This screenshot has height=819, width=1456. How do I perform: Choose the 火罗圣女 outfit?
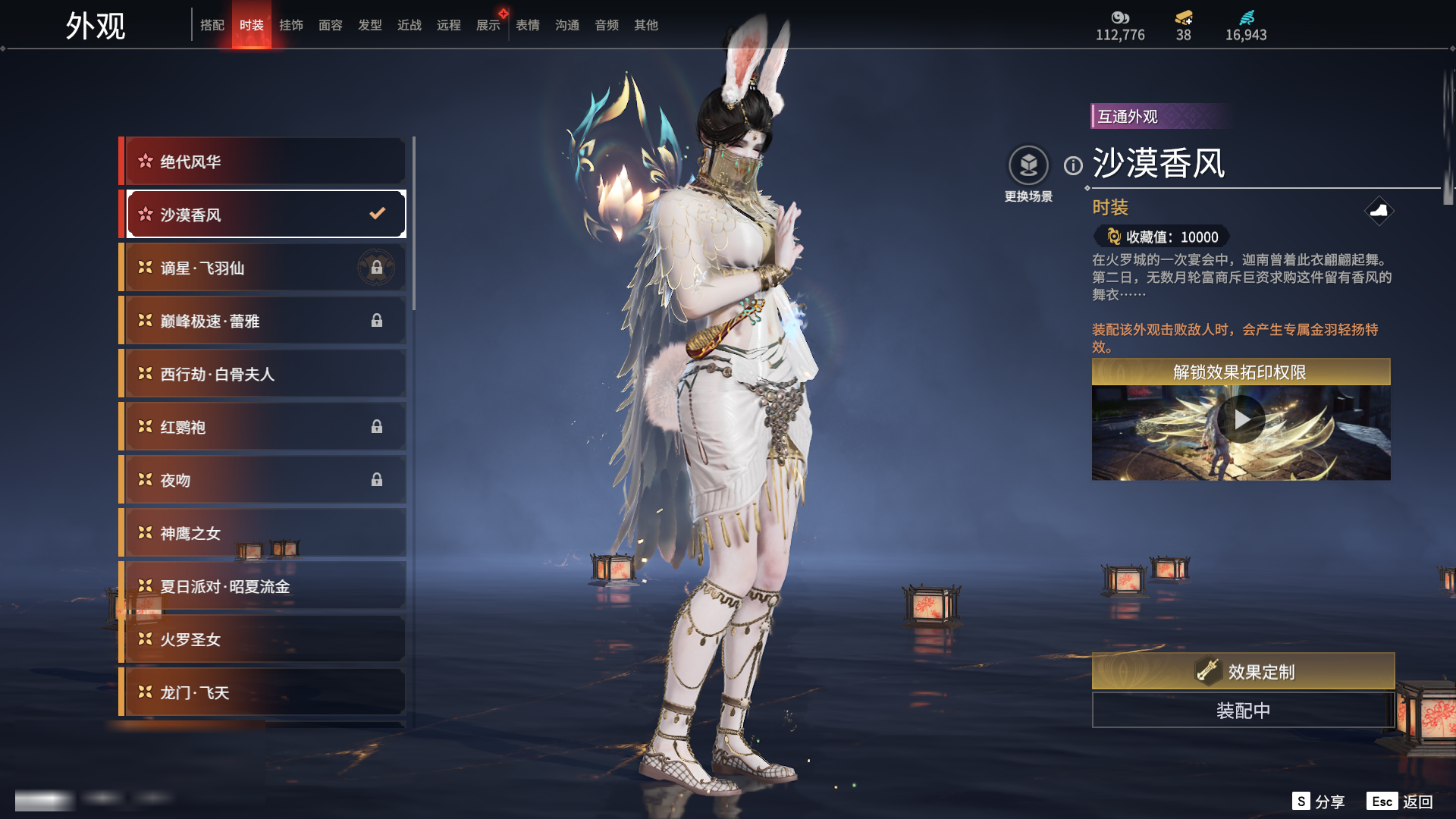coord(264,639)
